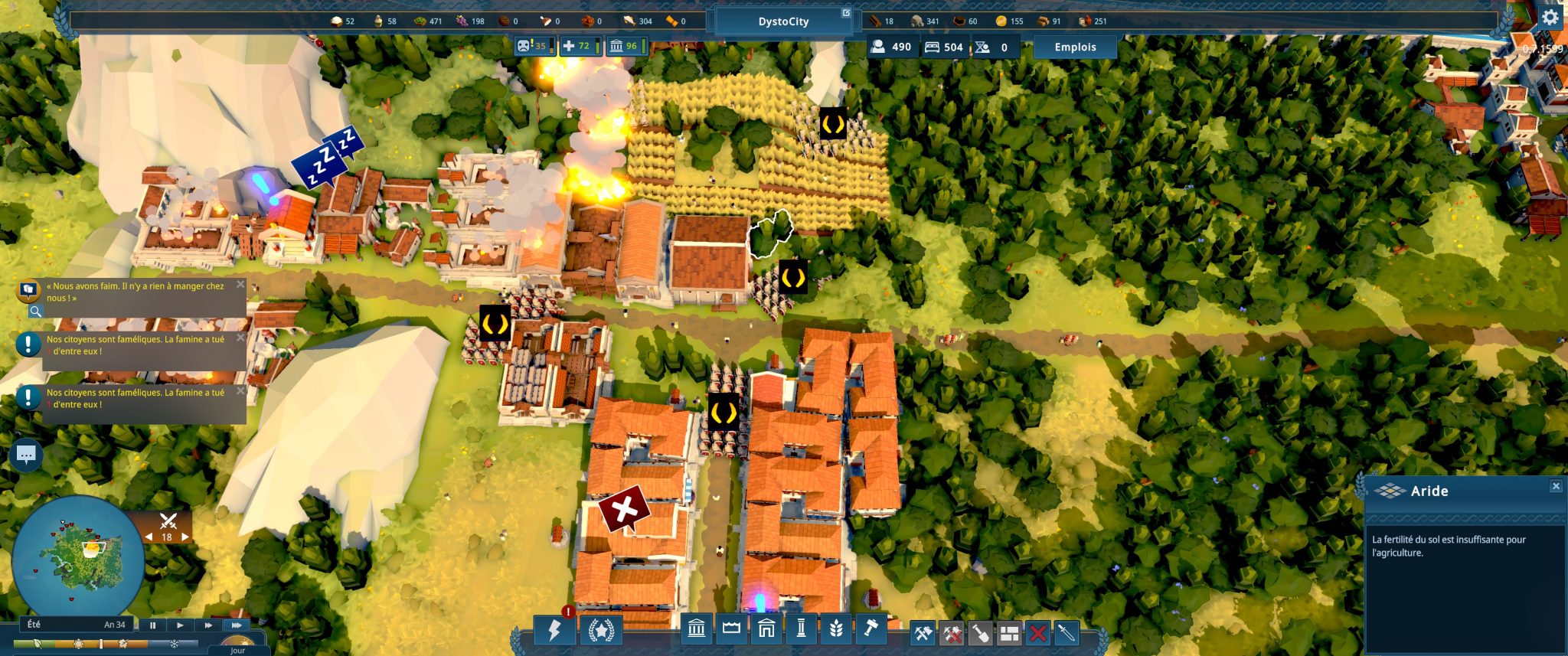Open the chat speech bubble log
The image size is (1568, 656).
tap(26, 455)
